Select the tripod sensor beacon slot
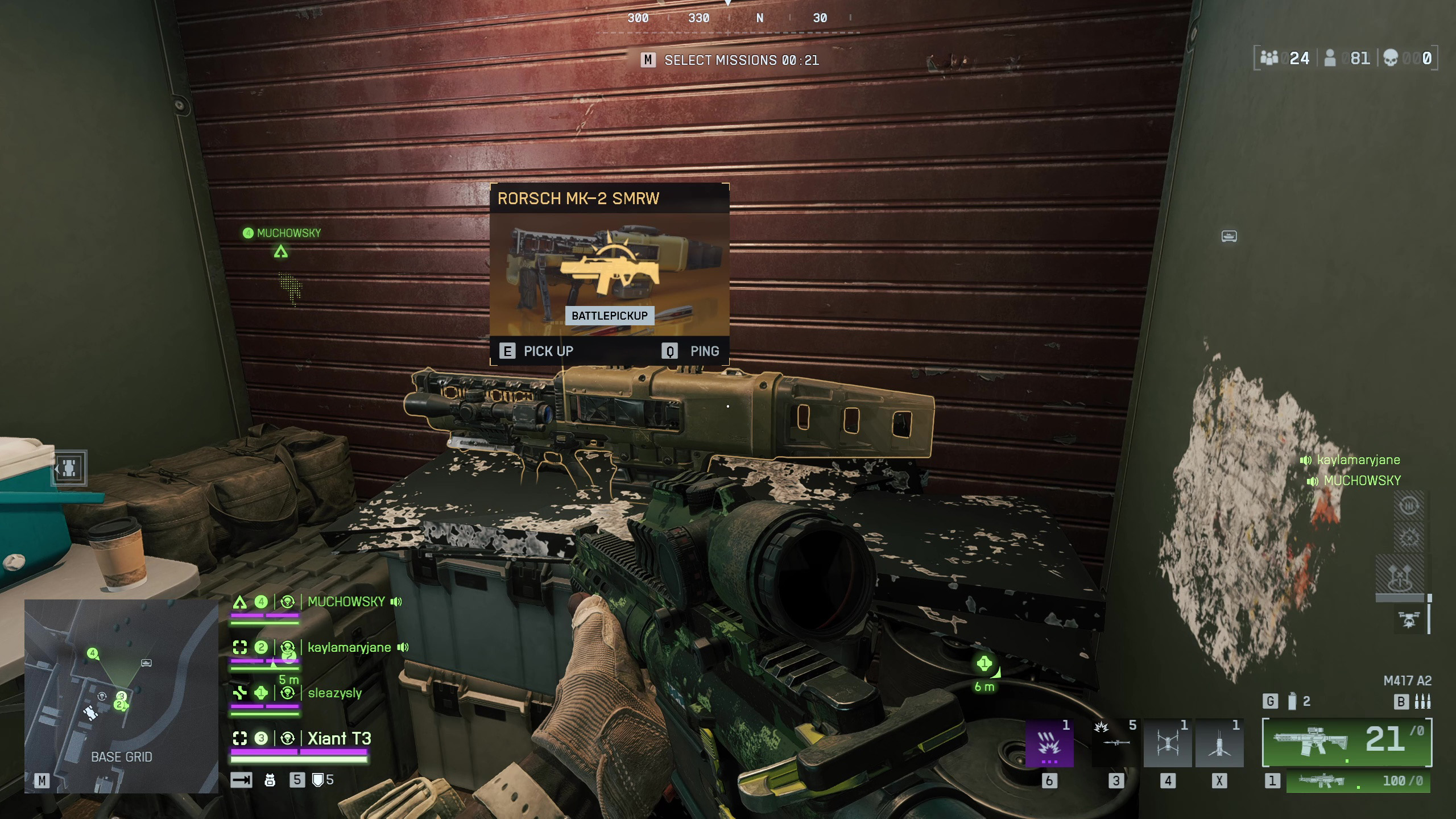This screenshot has height=819, width=1456. click(1219, 743)
